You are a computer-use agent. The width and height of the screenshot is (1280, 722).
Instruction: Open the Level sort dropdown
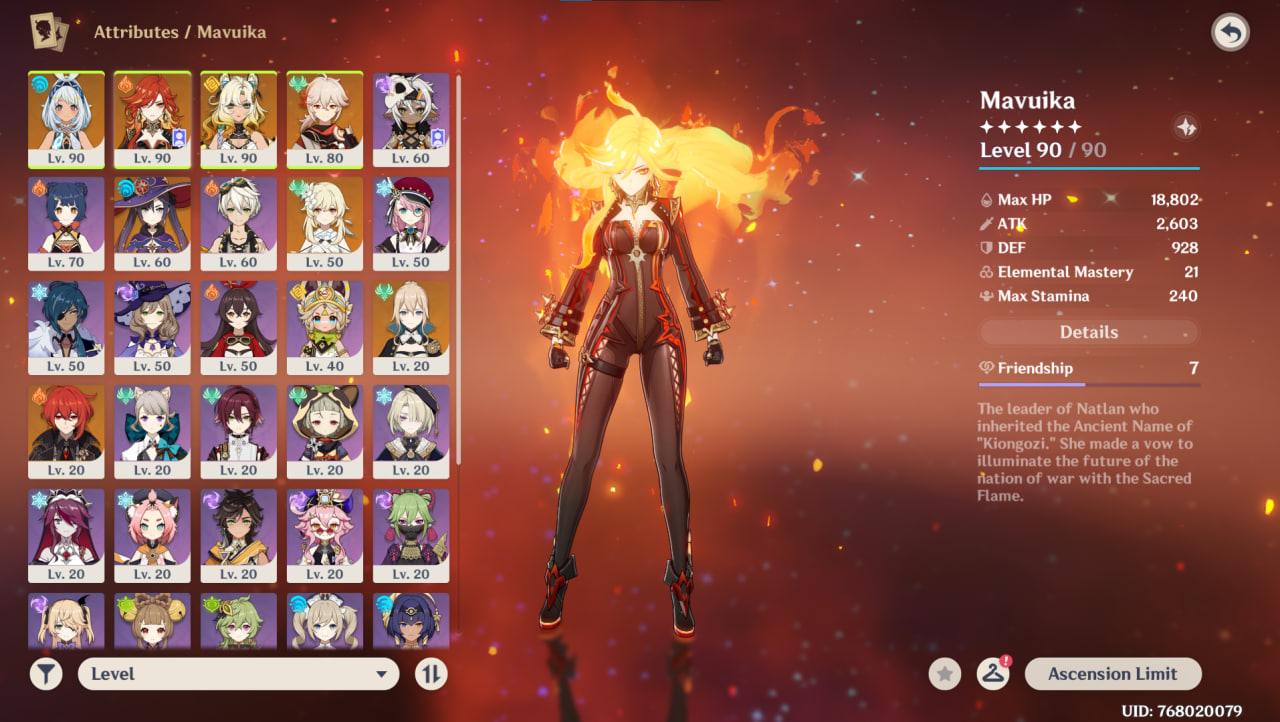pyautogui.click(x=238, y=674)
